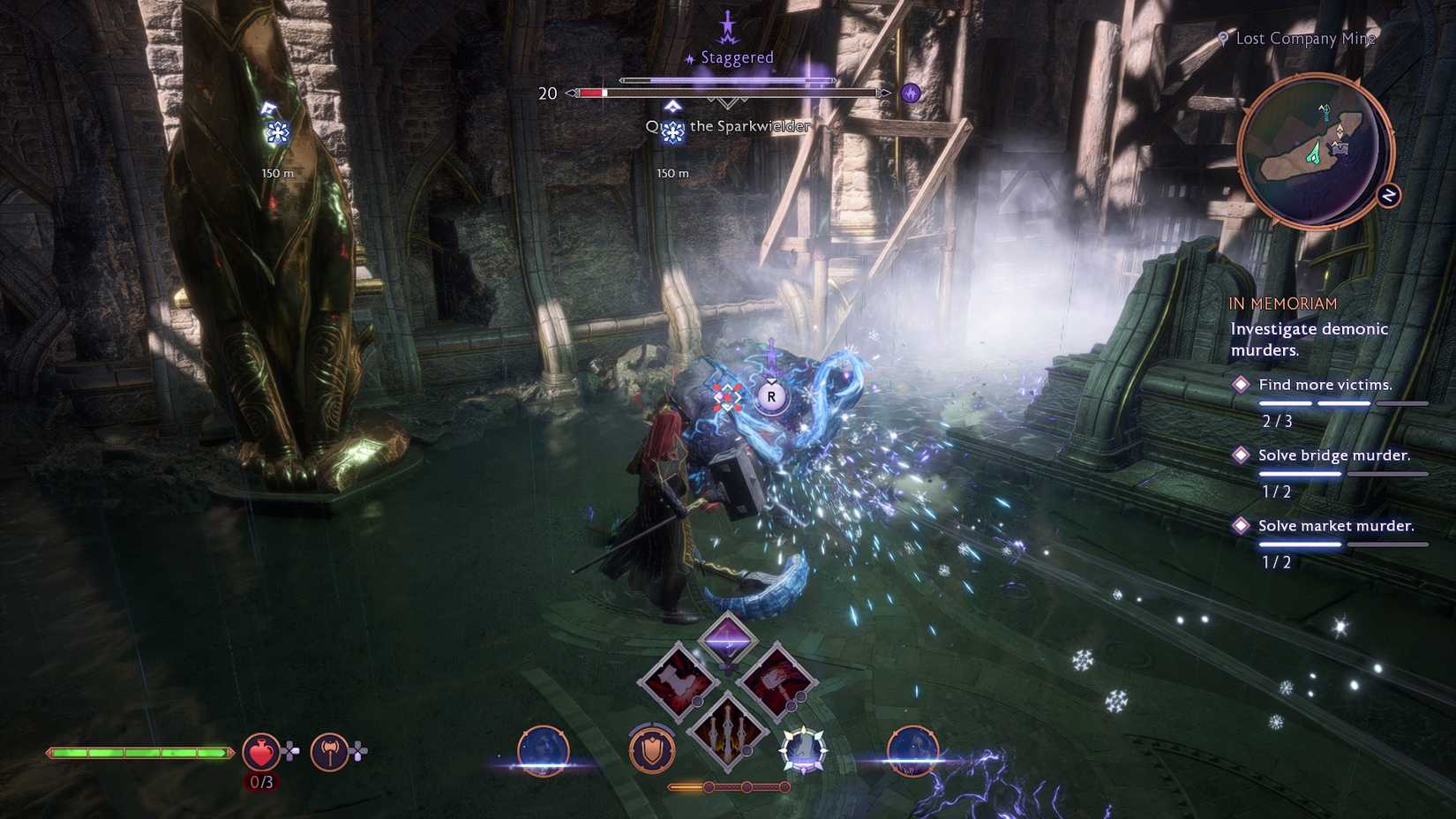This screenshot has height=819, width=1456.
Task: Click the snowflake quest marker near the statue
Action: (x=278, y=134)
